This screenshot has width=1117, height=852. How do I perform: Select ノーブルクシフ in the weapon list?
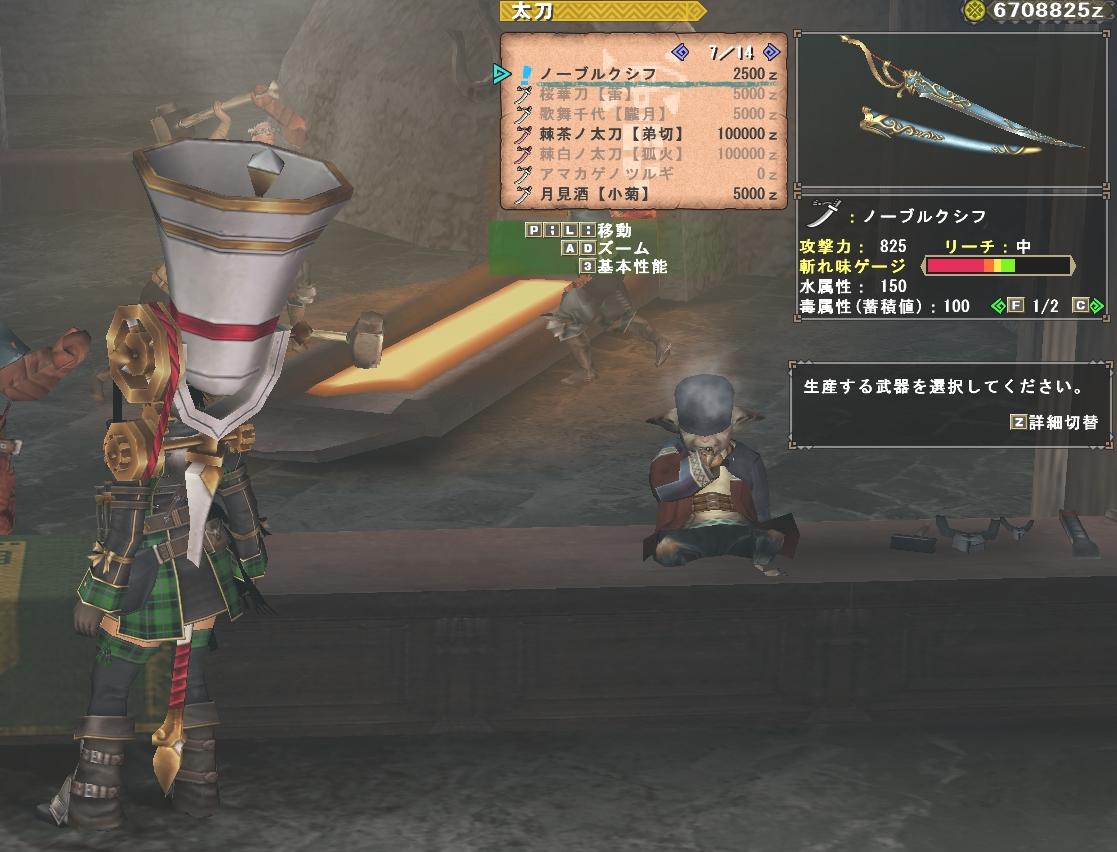[x=598, y=74]
